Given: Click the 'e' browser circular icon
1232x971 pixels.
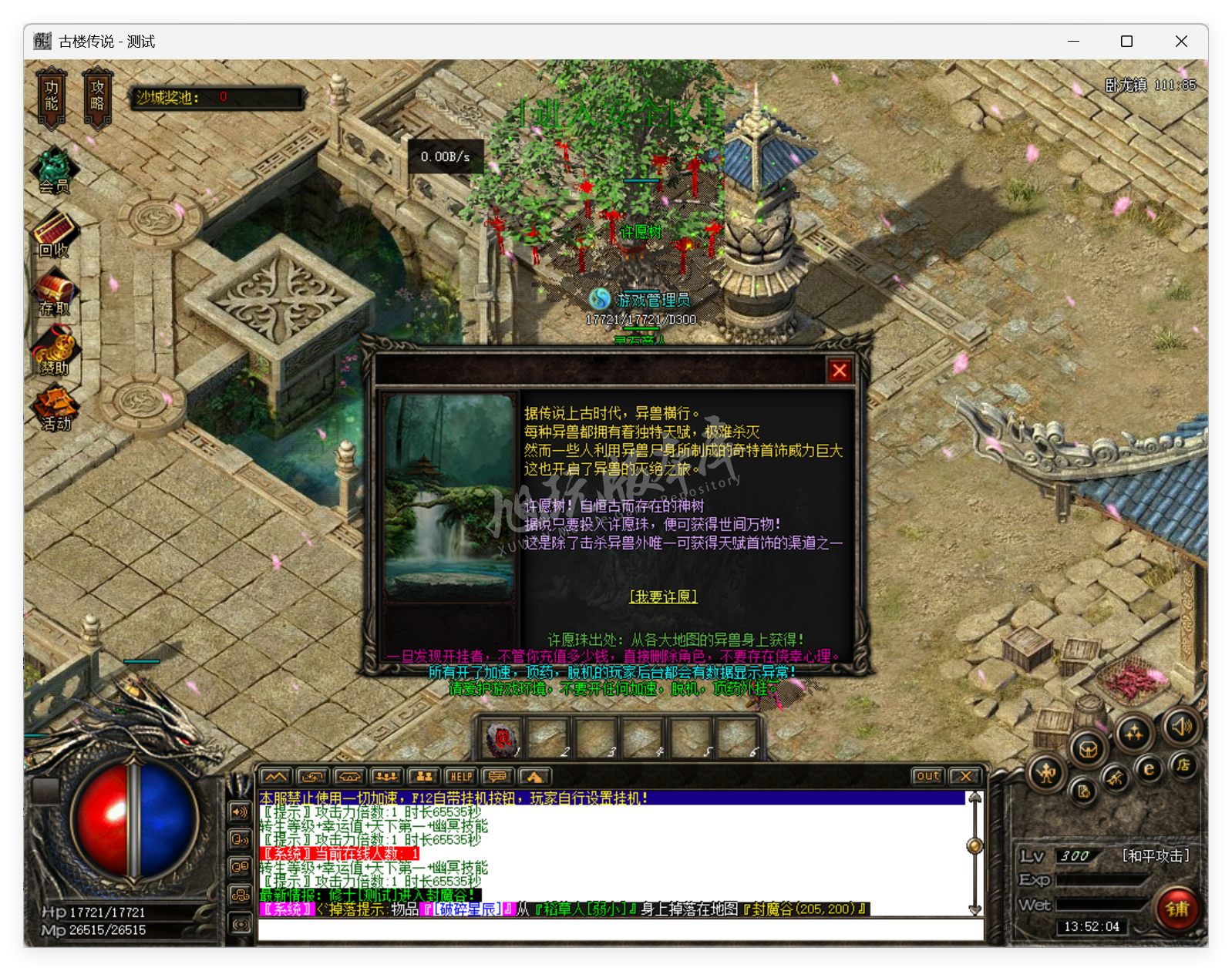Looking at the screenshot, I should click(1149, 769).
